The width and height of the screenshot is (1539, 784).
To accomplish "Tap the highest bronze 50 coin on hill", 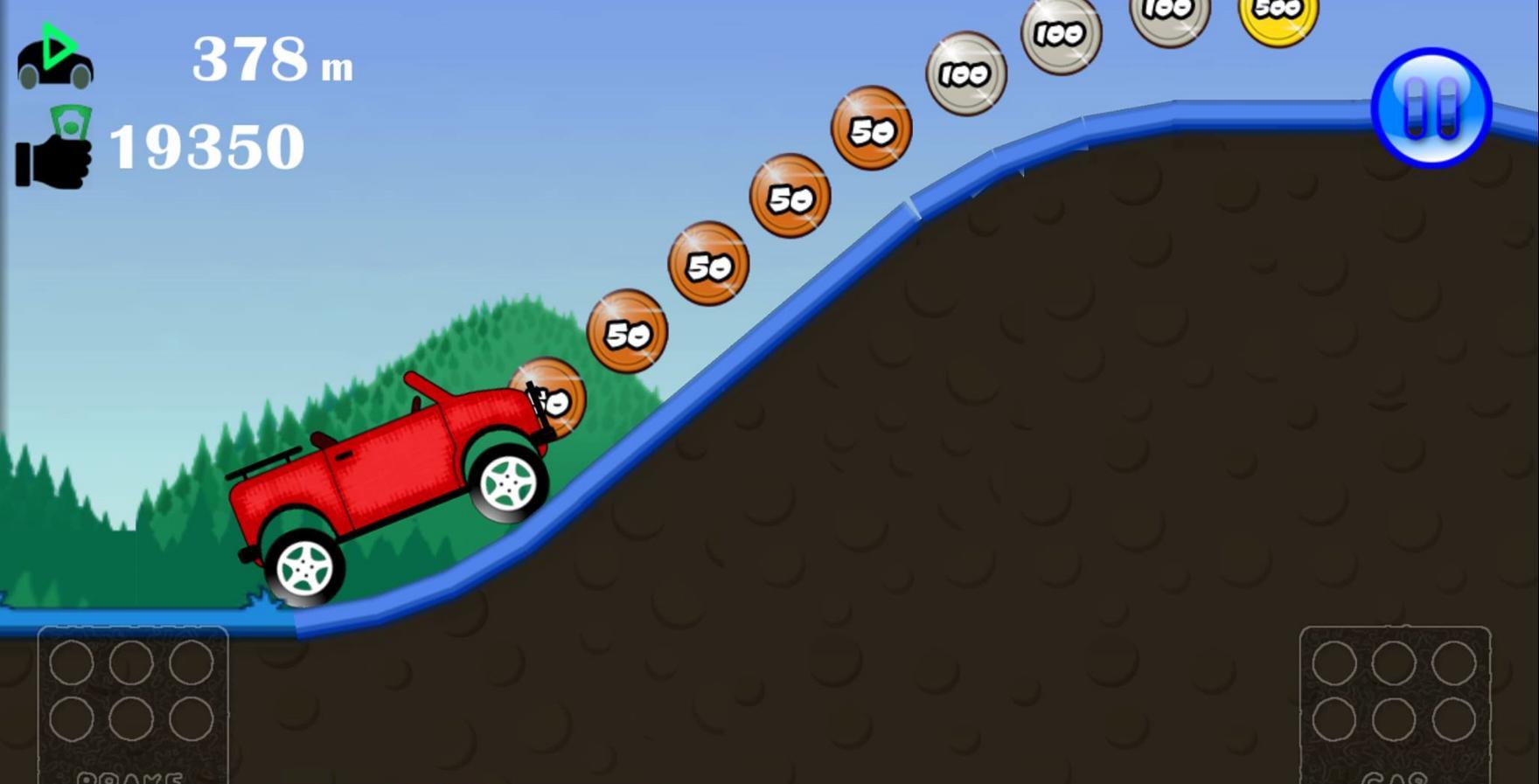I will tap(872, 129).
